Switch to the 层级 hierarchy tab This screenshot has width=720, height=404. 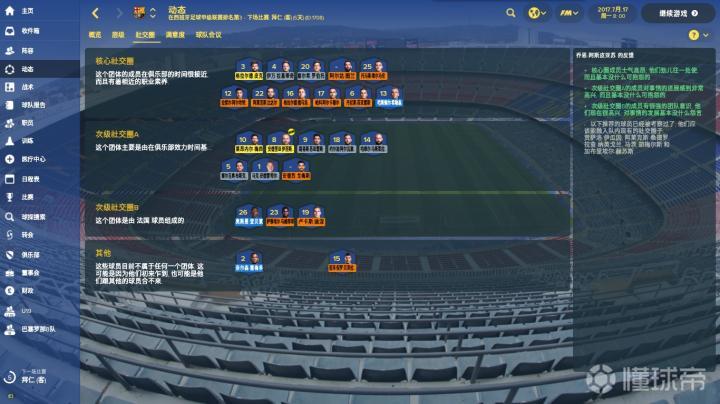118,34
